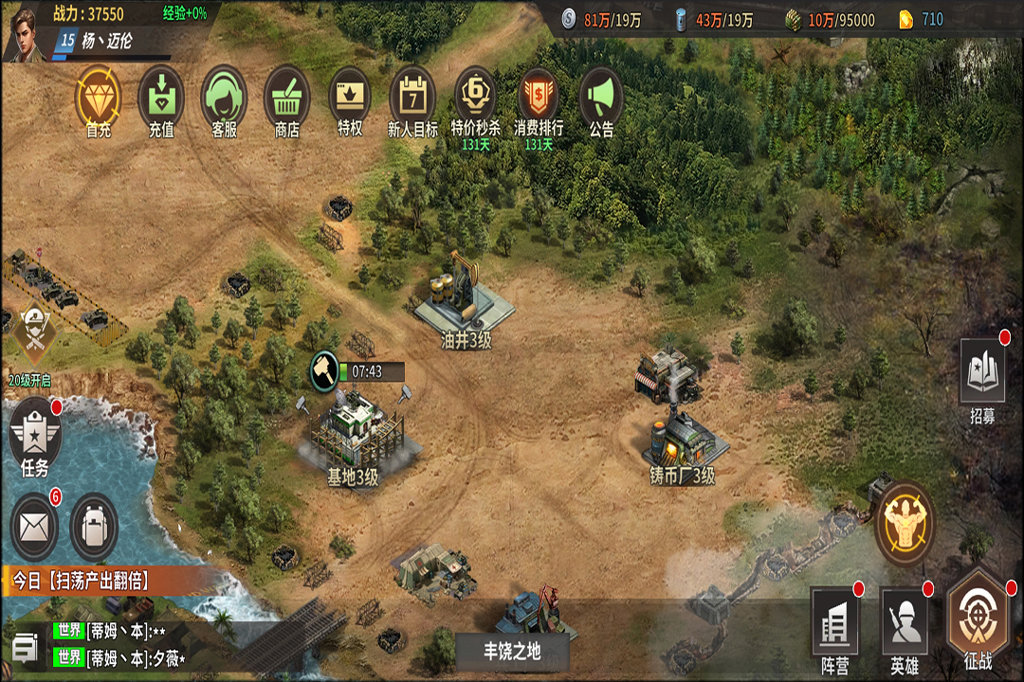Open the chat bubble icon

click(x=24, y=649)
